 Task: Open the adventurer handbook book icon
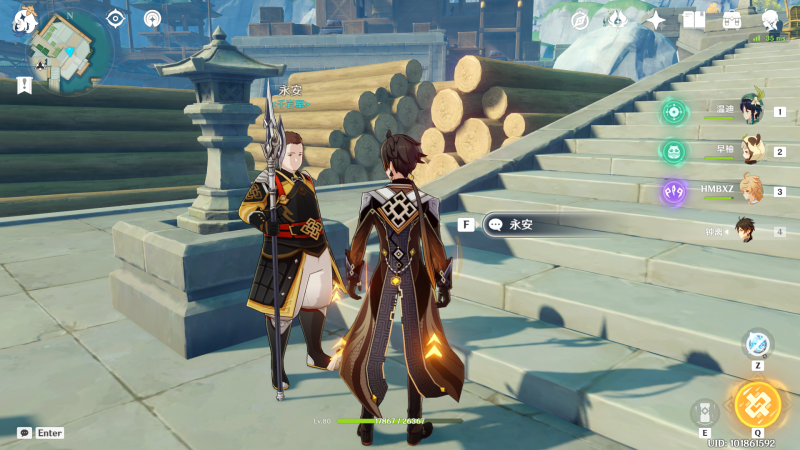tap(694, 20)
